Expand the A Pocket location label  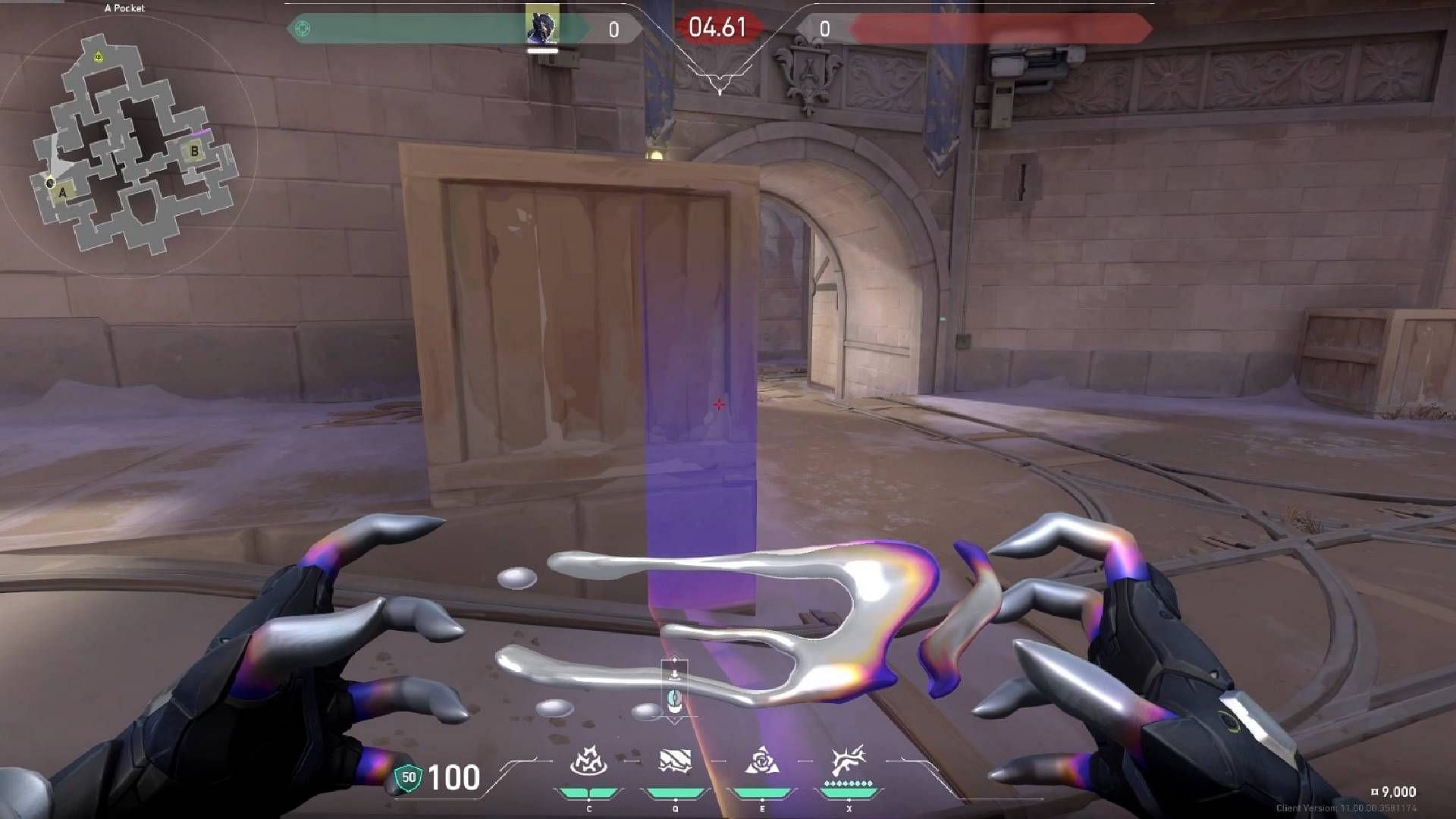125,6
